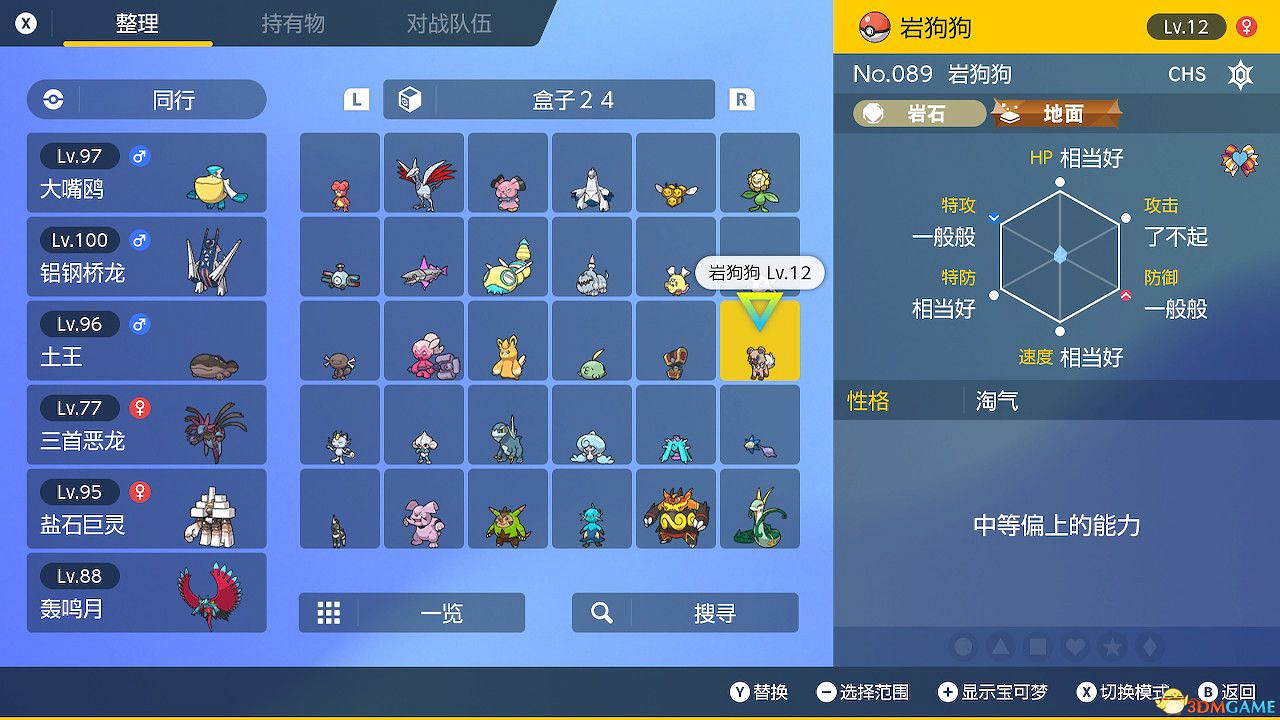1280x720 pixels.
Task: Toggle the circle mark for Rockruff
Action: [963, 647]
